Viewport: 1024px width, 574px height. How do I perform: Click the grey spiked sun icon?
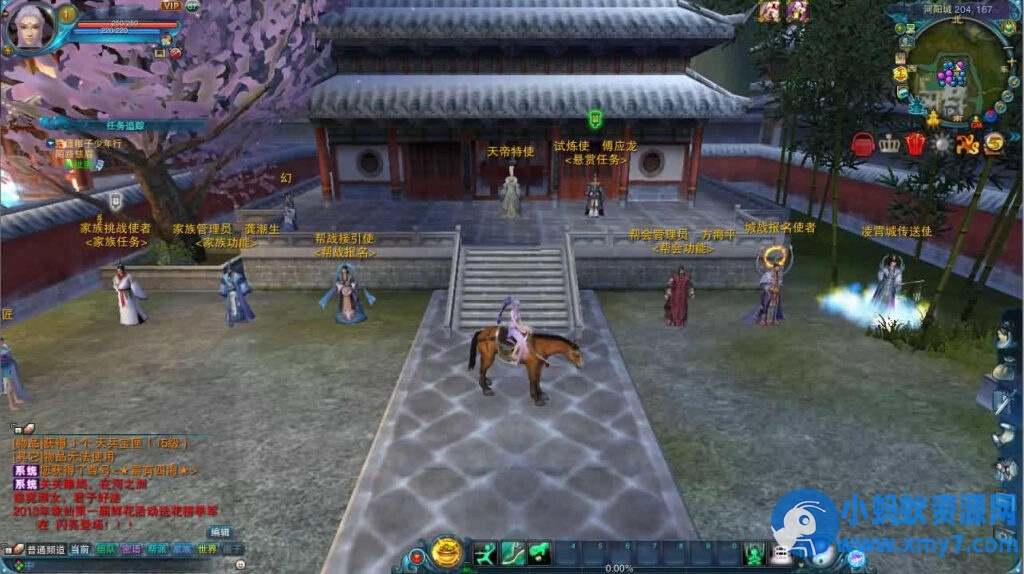pos(941,144)
